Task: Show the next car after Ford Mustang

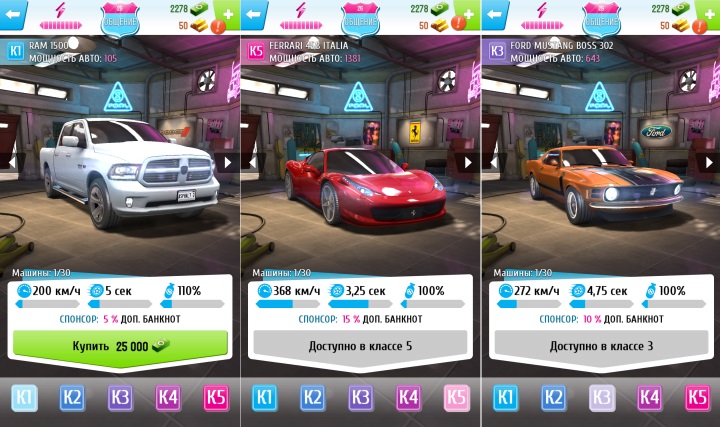Action: click(708, 161)
